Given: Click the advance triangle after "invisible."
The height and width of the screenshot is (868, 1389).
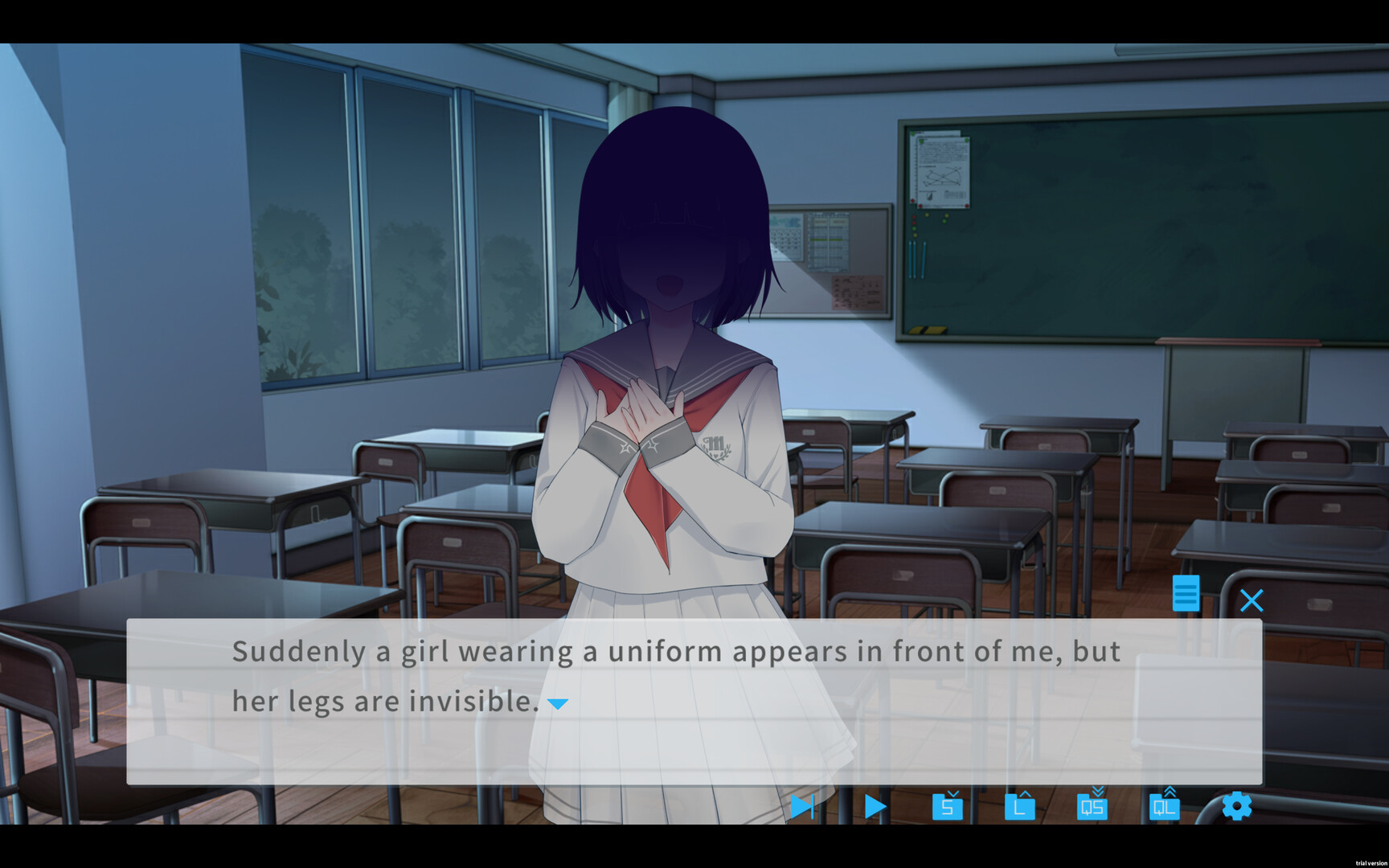Looking at the screenshot, I should [x=559, y=702].
